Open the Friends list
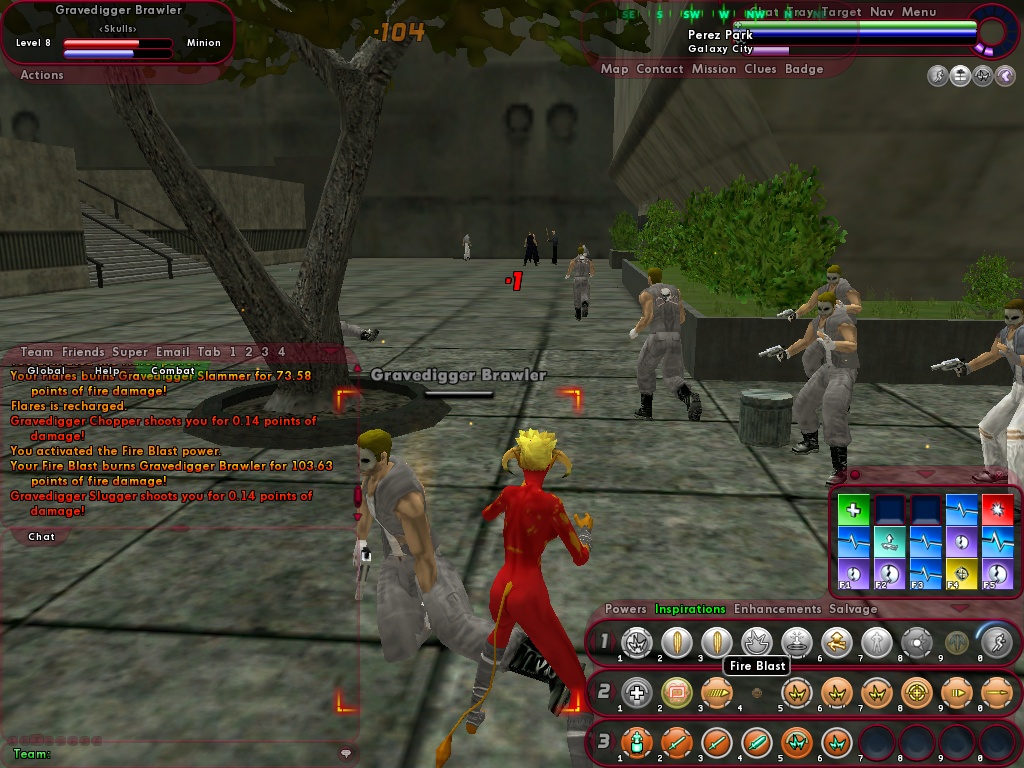The height and width of the screenshot is (768, 1024). [x=83, y=352]
